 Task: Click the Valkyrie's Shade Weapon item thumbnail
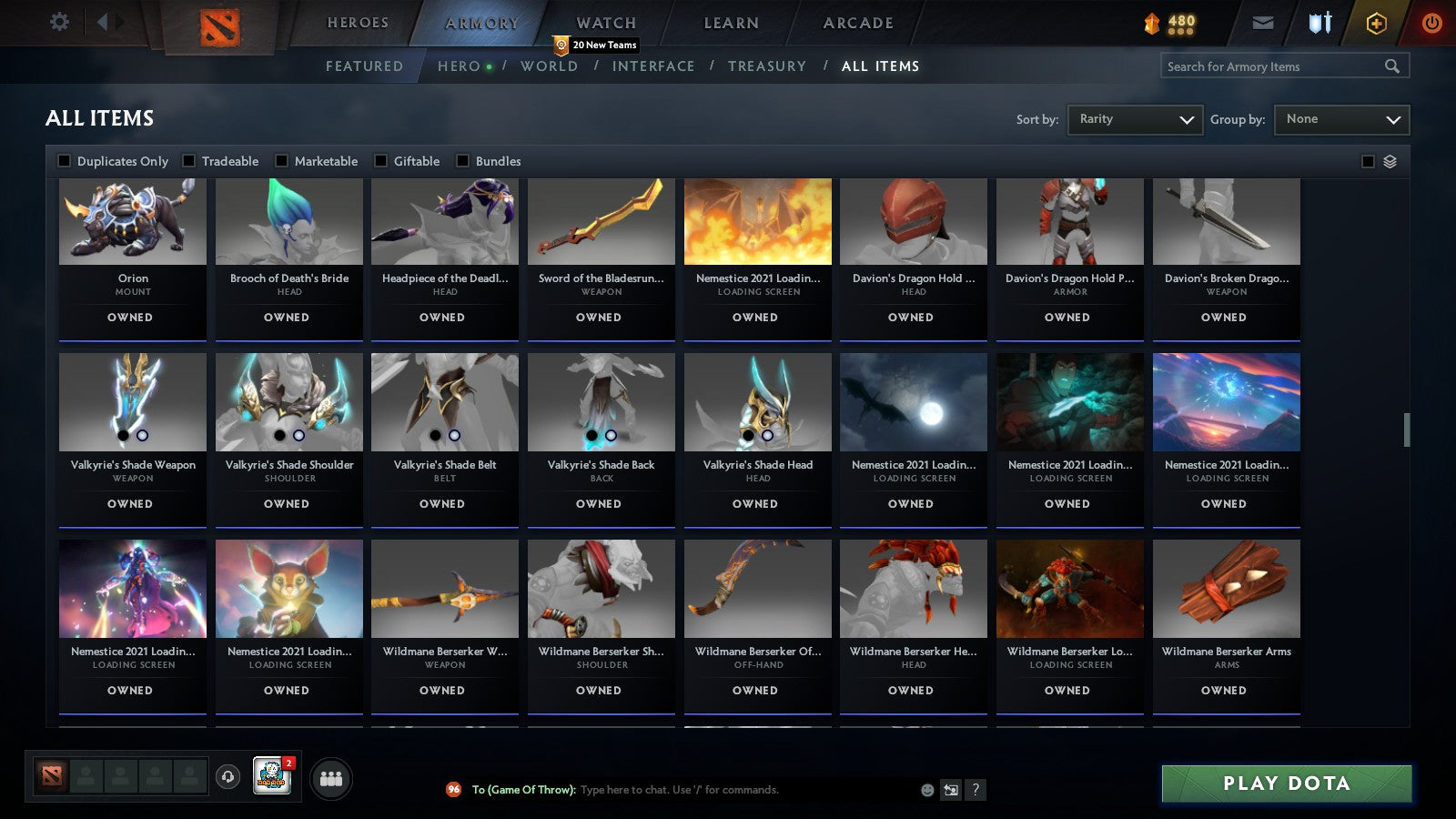[132, 400]
